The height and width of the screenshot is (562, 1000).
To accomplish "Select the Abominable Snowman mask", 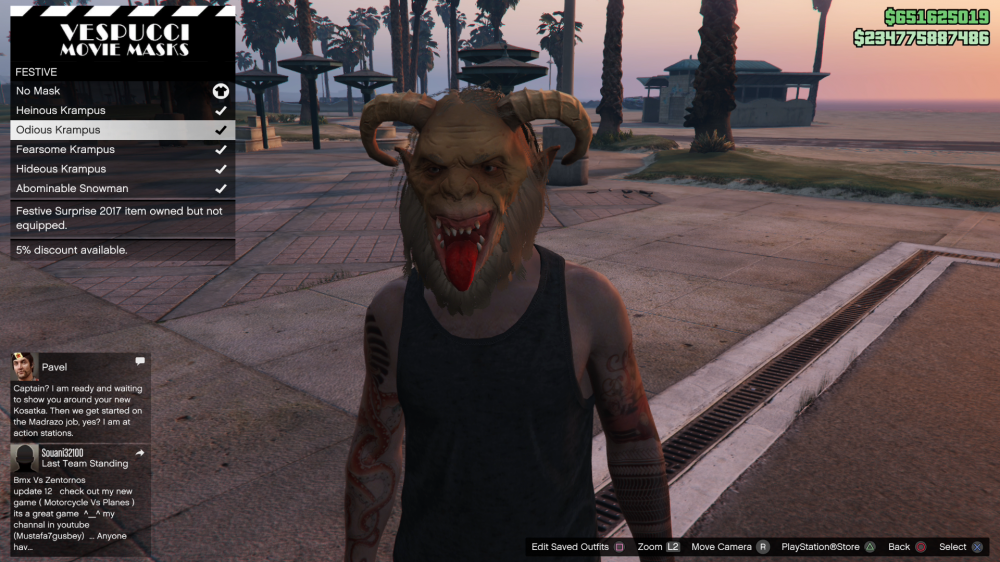I will (122, 189).
